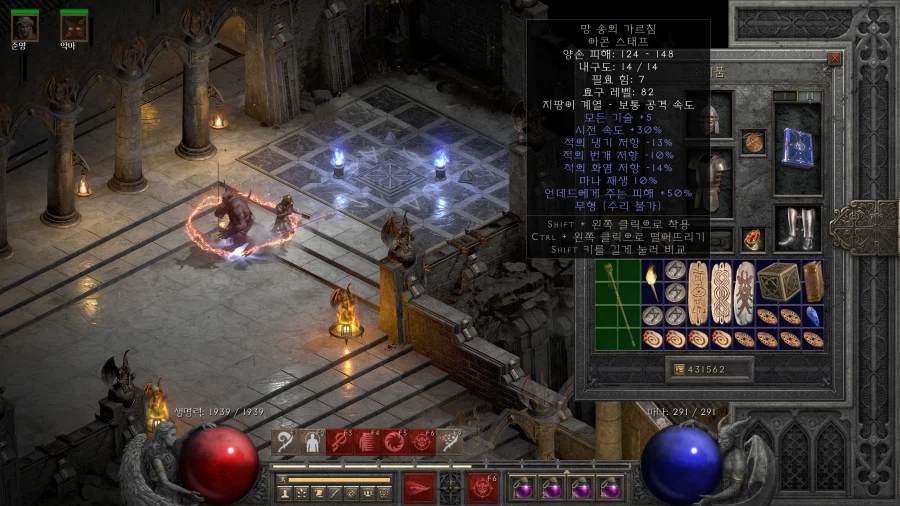Select the Horadric Cube in inventory

point(778,282)
